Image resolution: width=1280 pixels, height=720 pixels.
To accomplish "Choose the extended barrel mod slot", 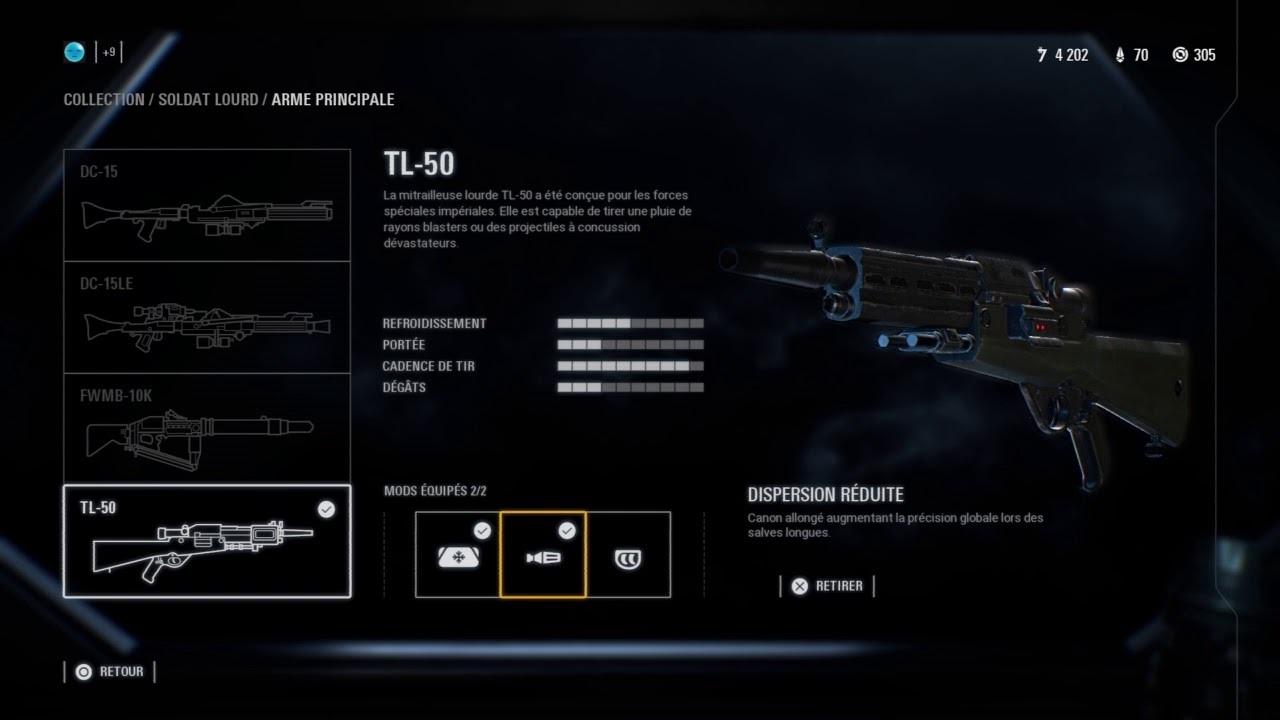I will 543,555.
